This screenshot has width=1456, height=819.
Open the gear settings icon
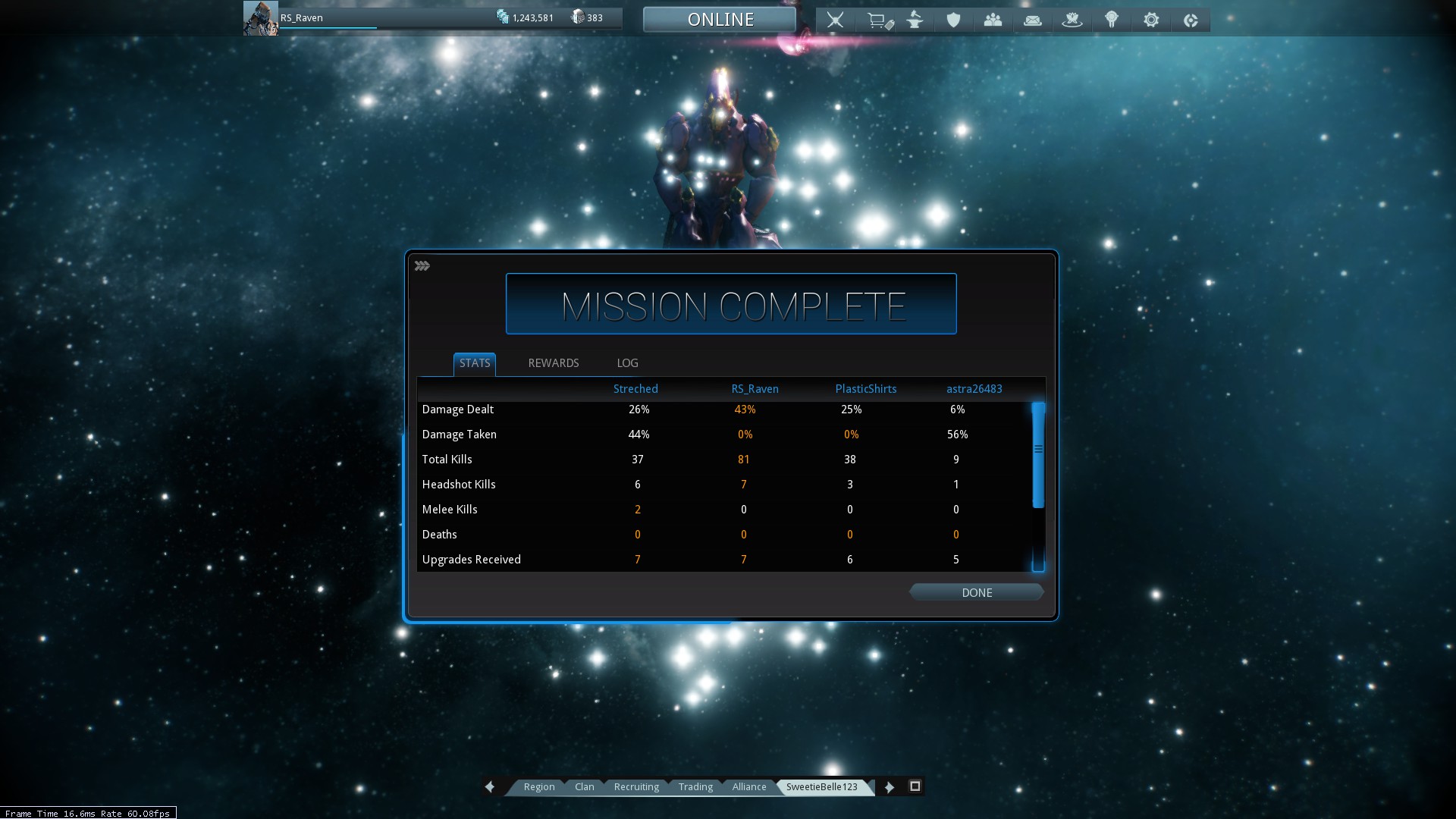pyautogui.click(x=1150, y=20)
